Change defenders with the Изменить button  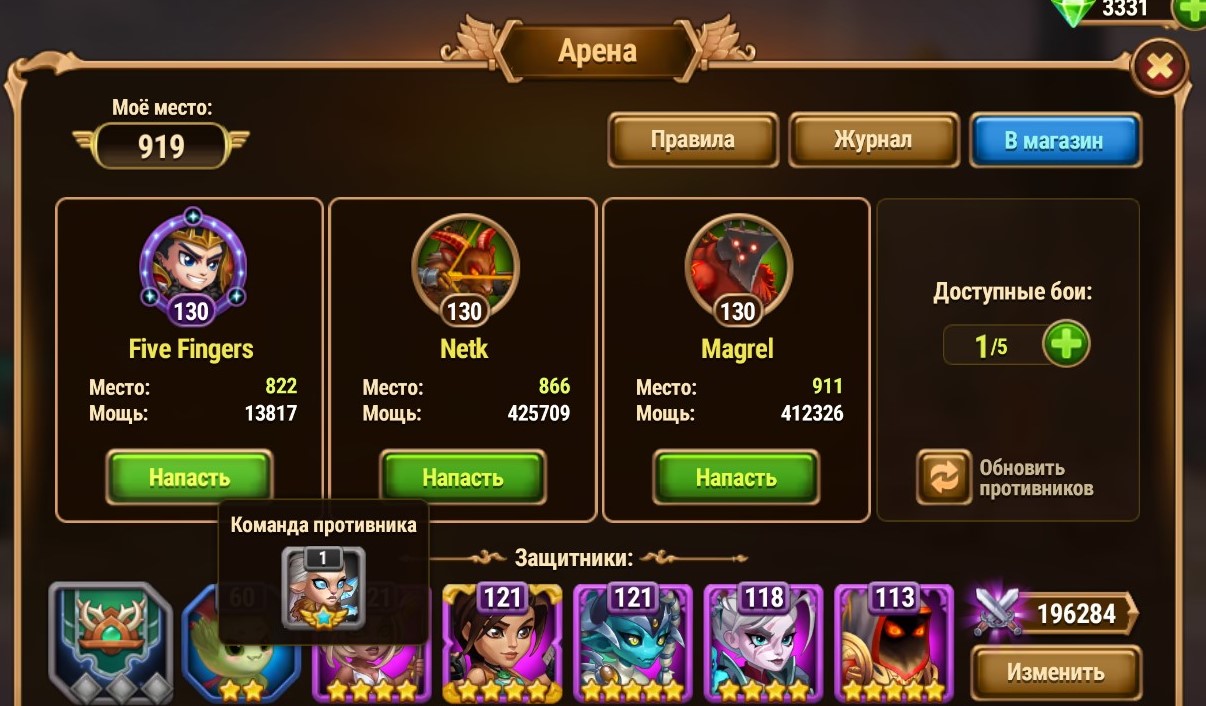[1055, 672]
